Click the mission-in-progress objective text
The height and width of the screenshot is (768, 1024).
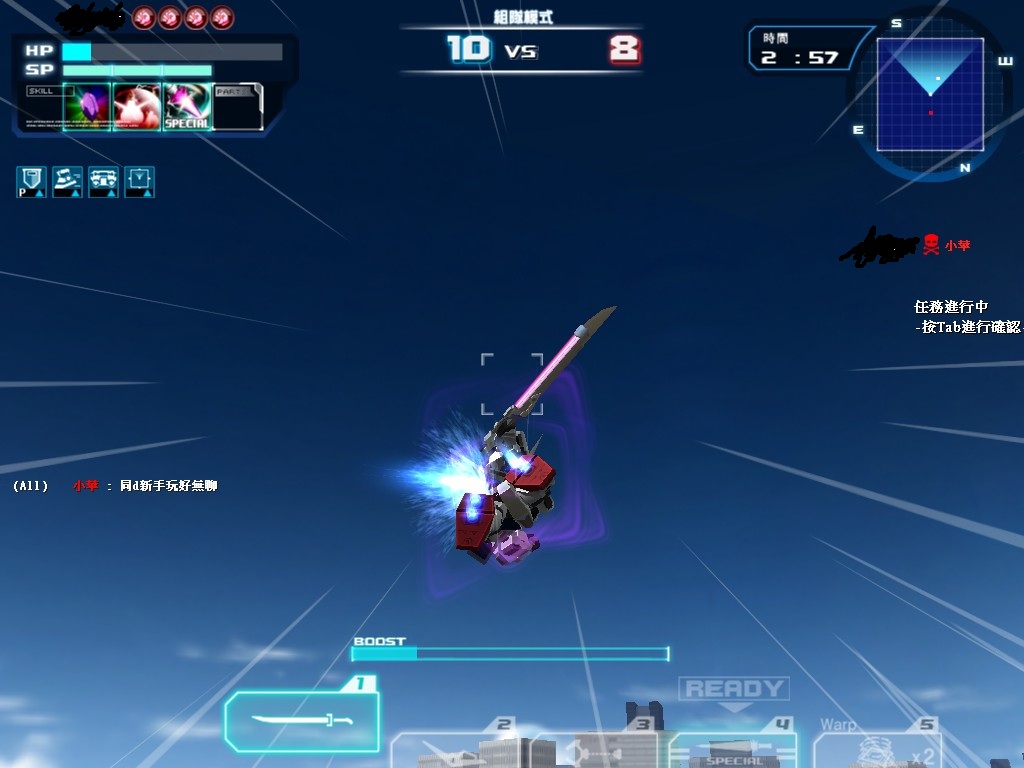point(965,317)
